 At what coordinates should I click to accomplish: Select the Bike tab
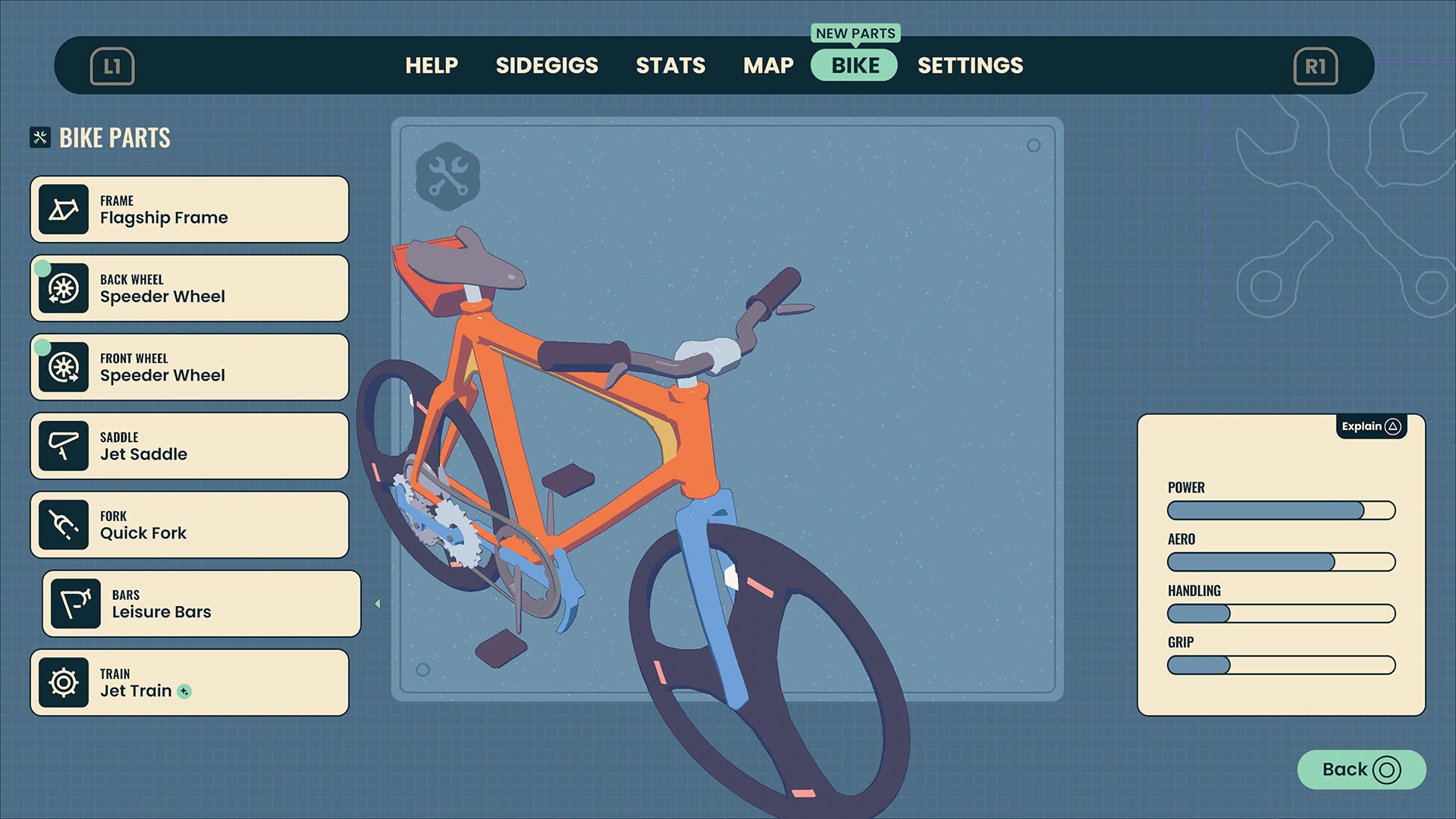855,66
